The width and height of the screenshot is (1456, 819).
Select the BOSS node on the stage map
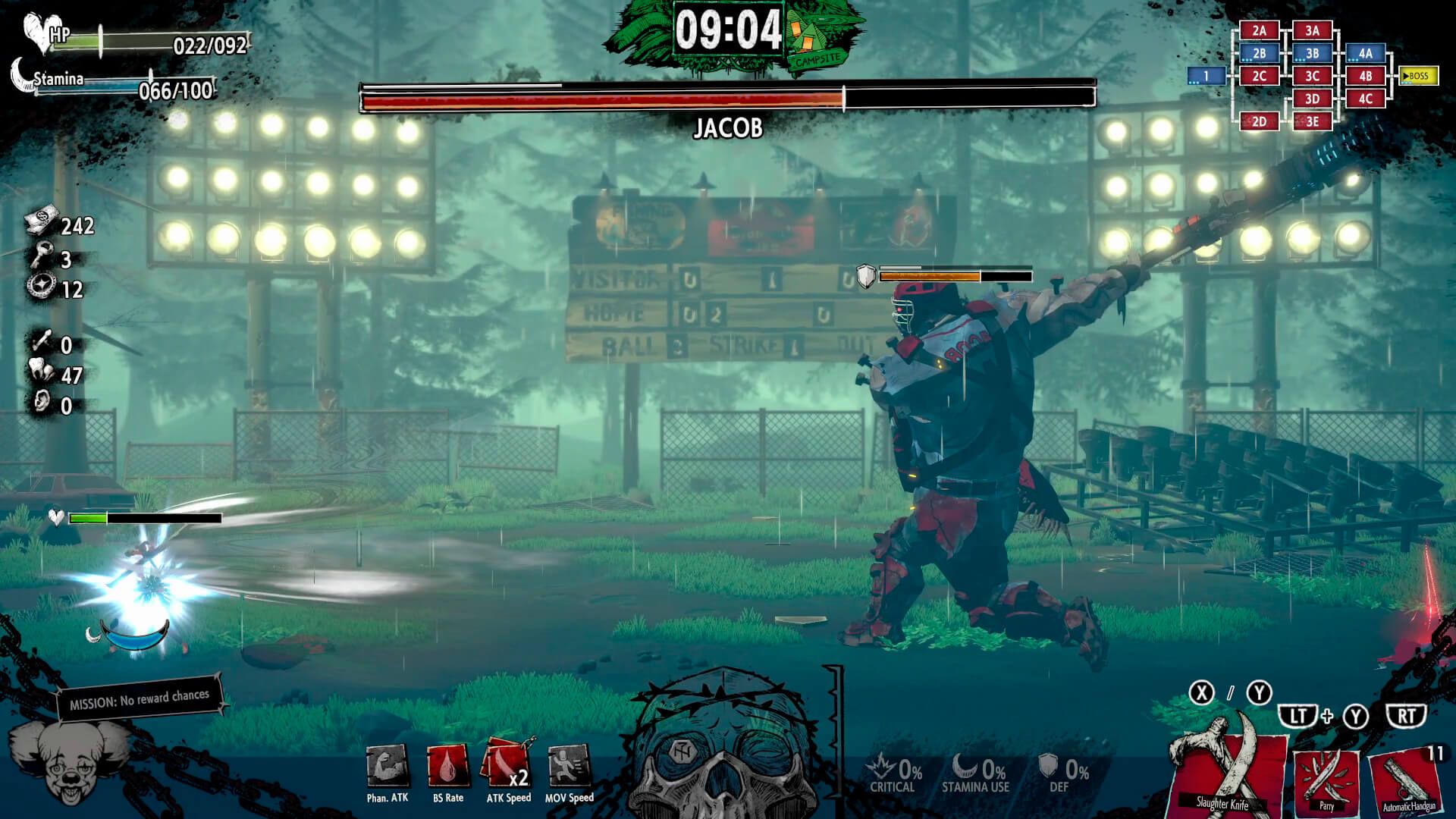coord(1418,76)
